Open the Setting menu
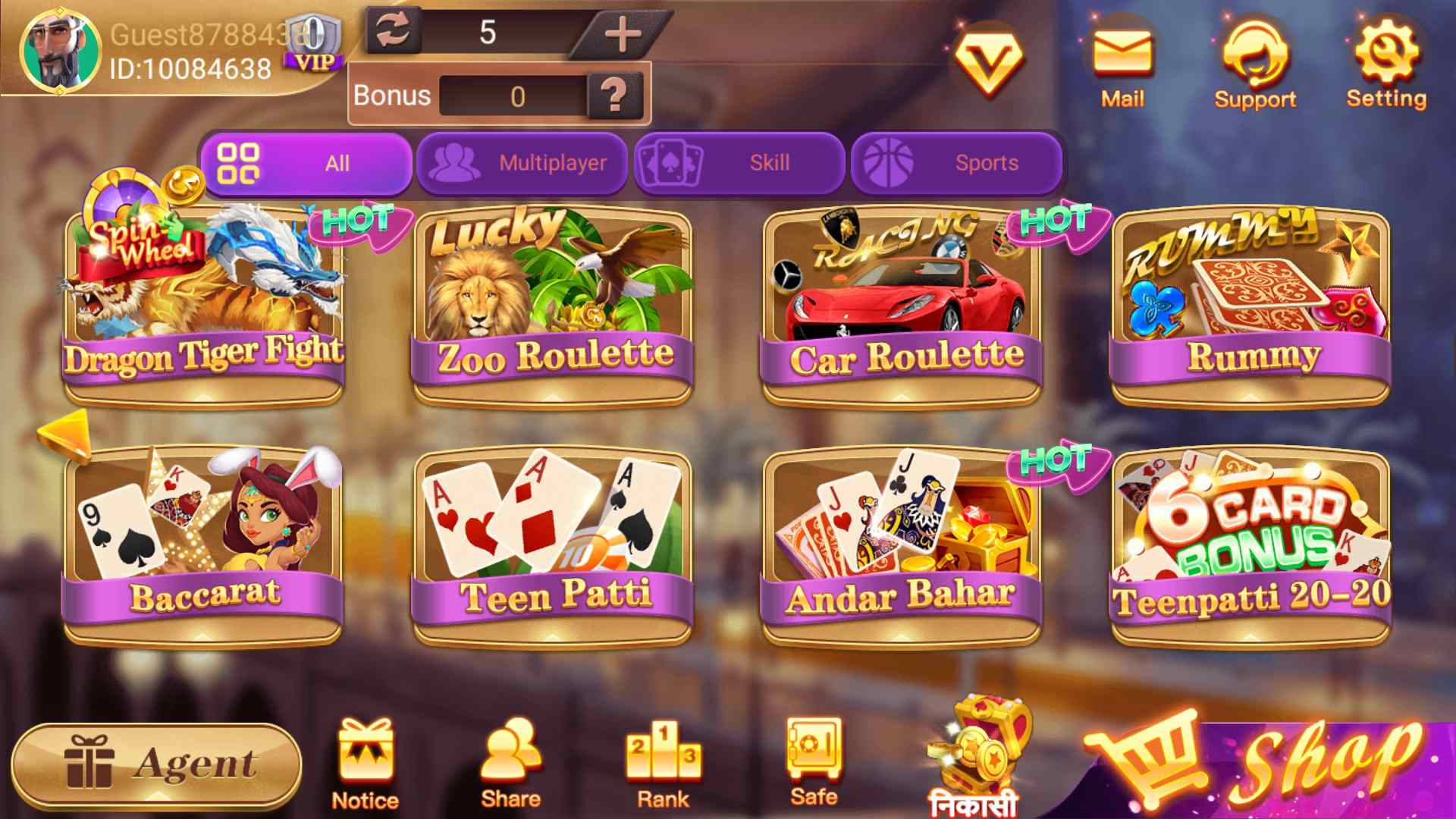 click(1385, 53)
